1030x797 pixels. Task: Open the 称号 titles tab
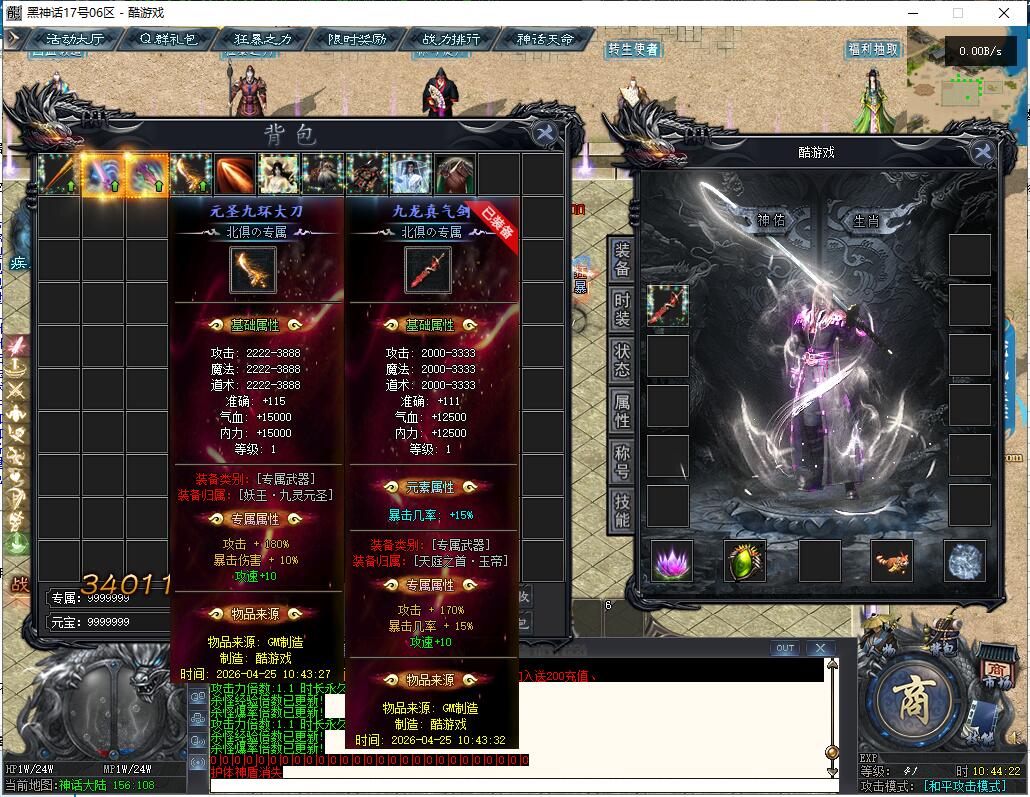coord(622,461)
